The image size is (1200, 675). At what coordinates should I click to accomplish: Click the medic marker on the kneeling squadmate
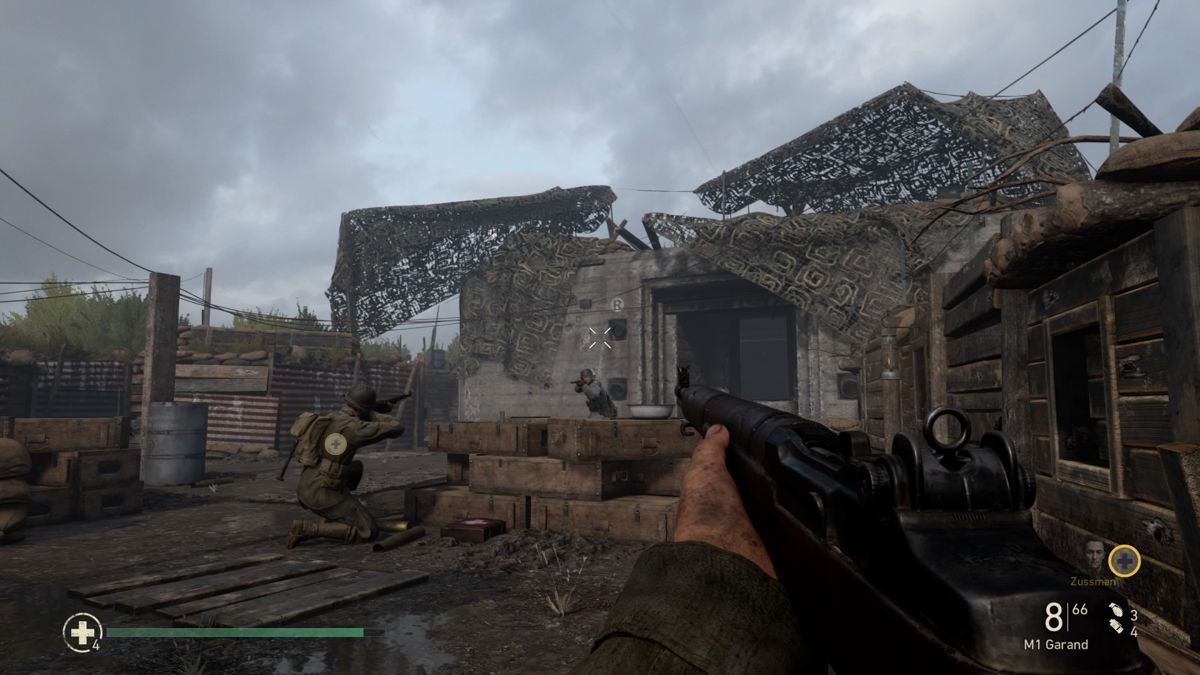pyautogui.click(x=336, y=443)
